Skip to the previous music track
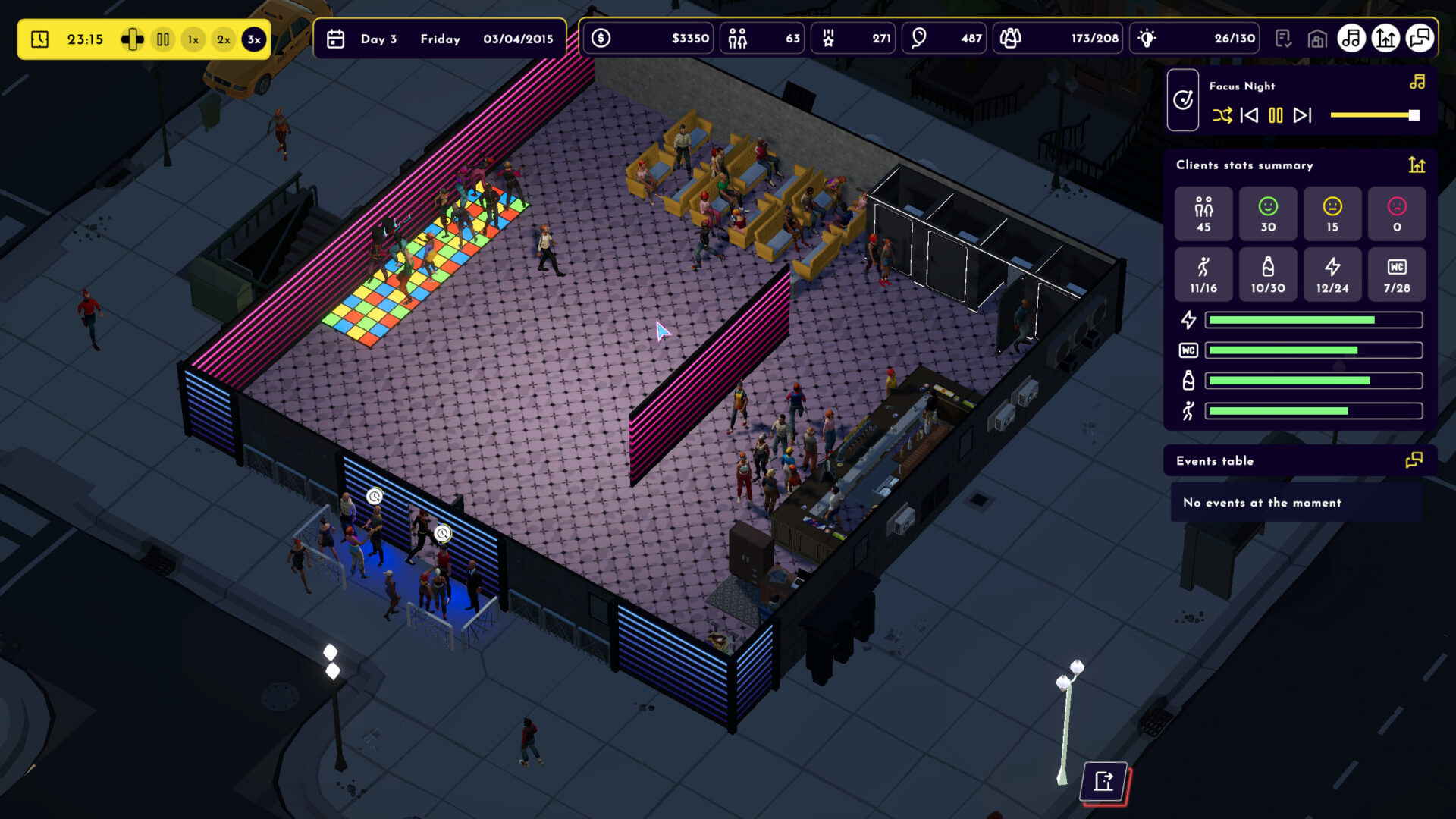1456x819 pixels. pos(1249,115)
